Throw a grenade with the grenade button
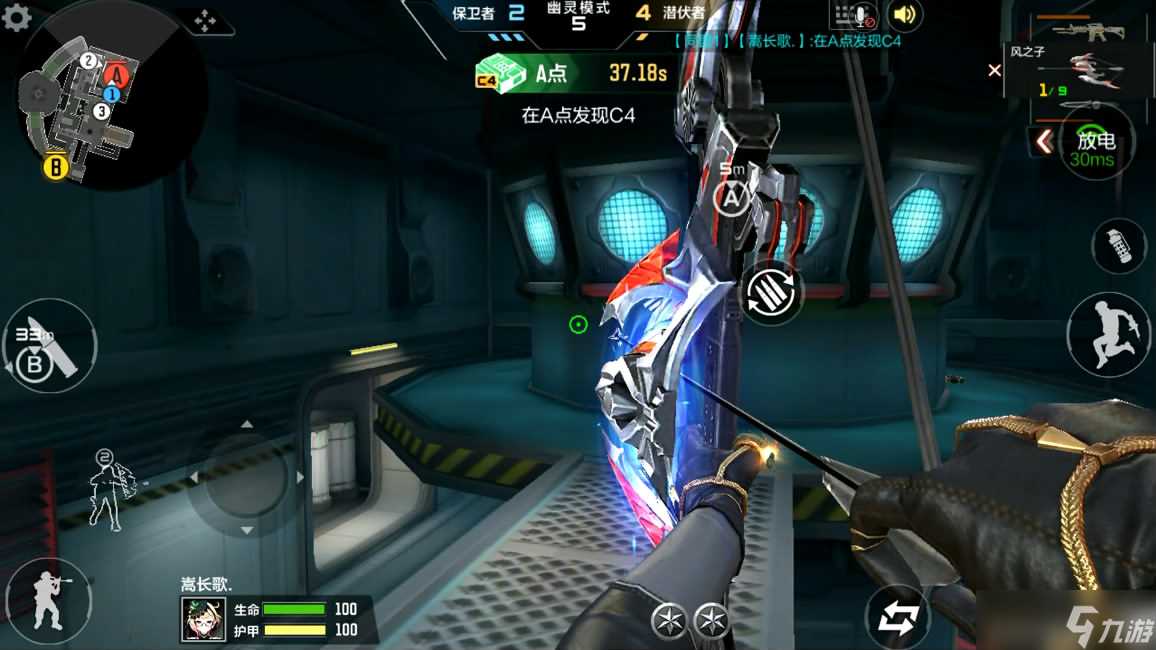The height and width of the screenshot is (650, 1156). pos(1118,245)
